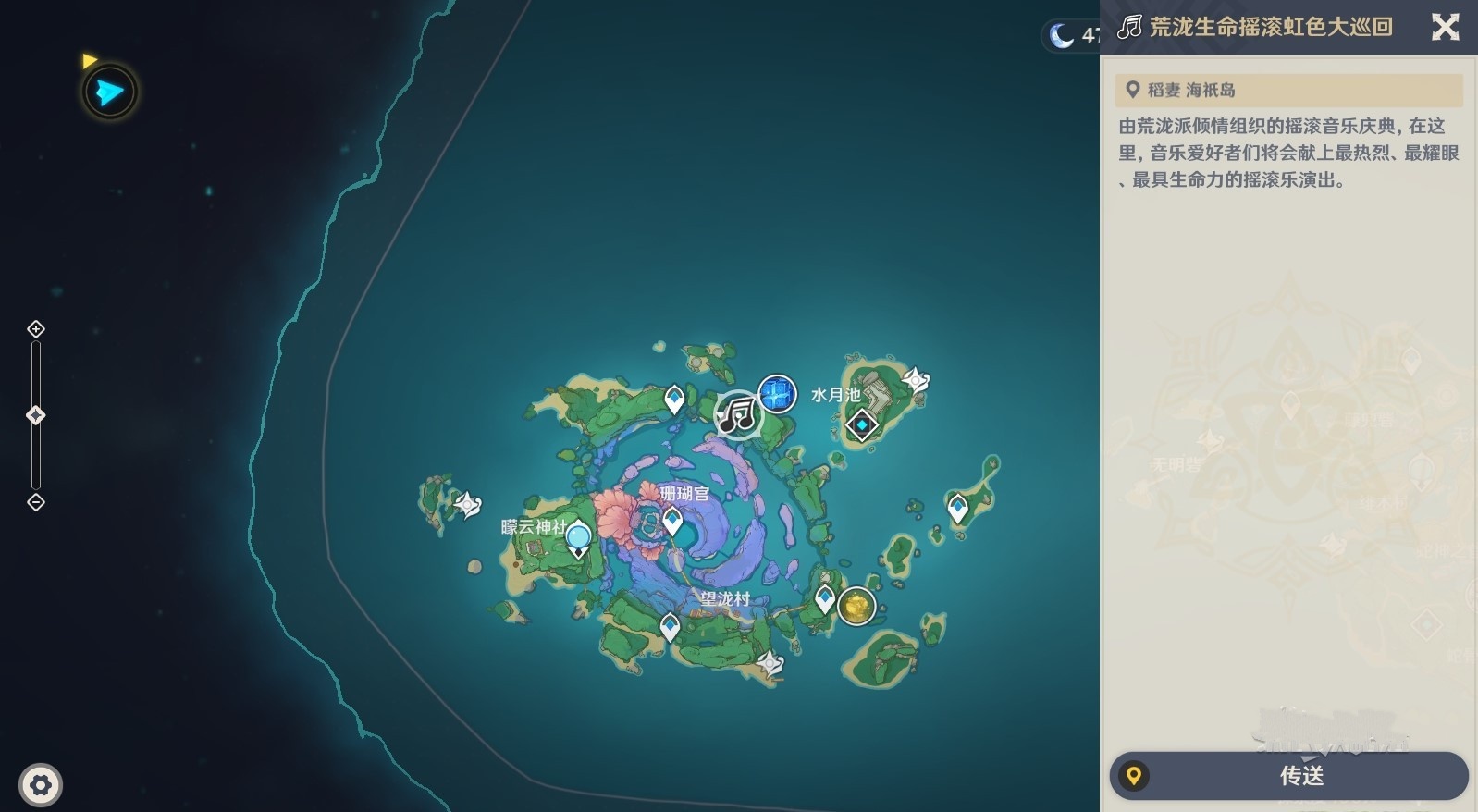Viewport: 1478px width, 812px height.
Task: Select the blue domain marker near 水月池
Action: click(777, 394)
